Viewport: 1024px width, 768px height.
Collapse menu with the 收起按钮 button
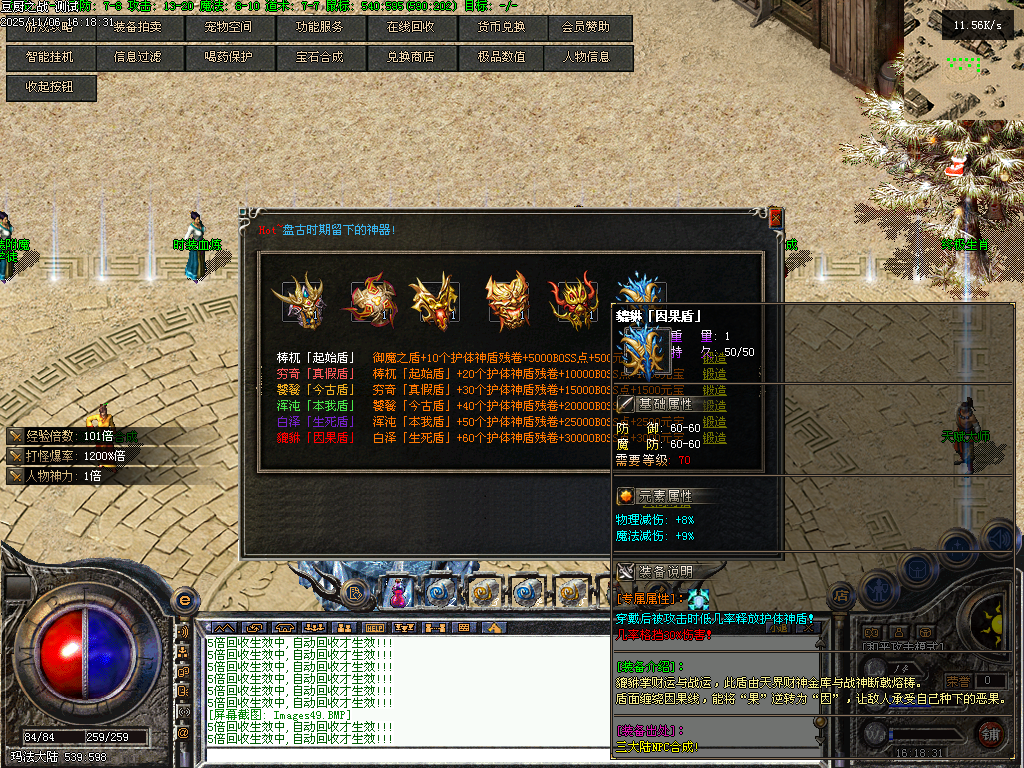(x=52, y=87)
